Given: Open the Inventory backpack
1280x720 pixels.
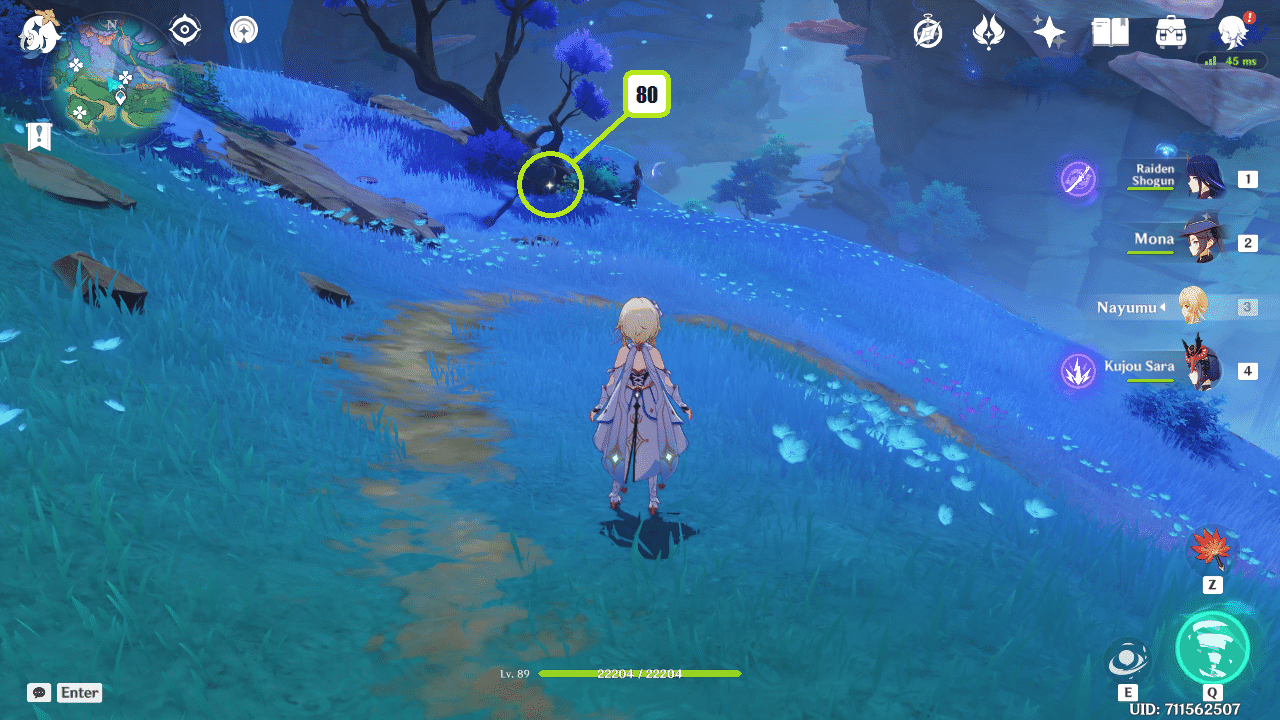Looking at the screenshot, I should pyautogui.click(x=1170, y=32).
